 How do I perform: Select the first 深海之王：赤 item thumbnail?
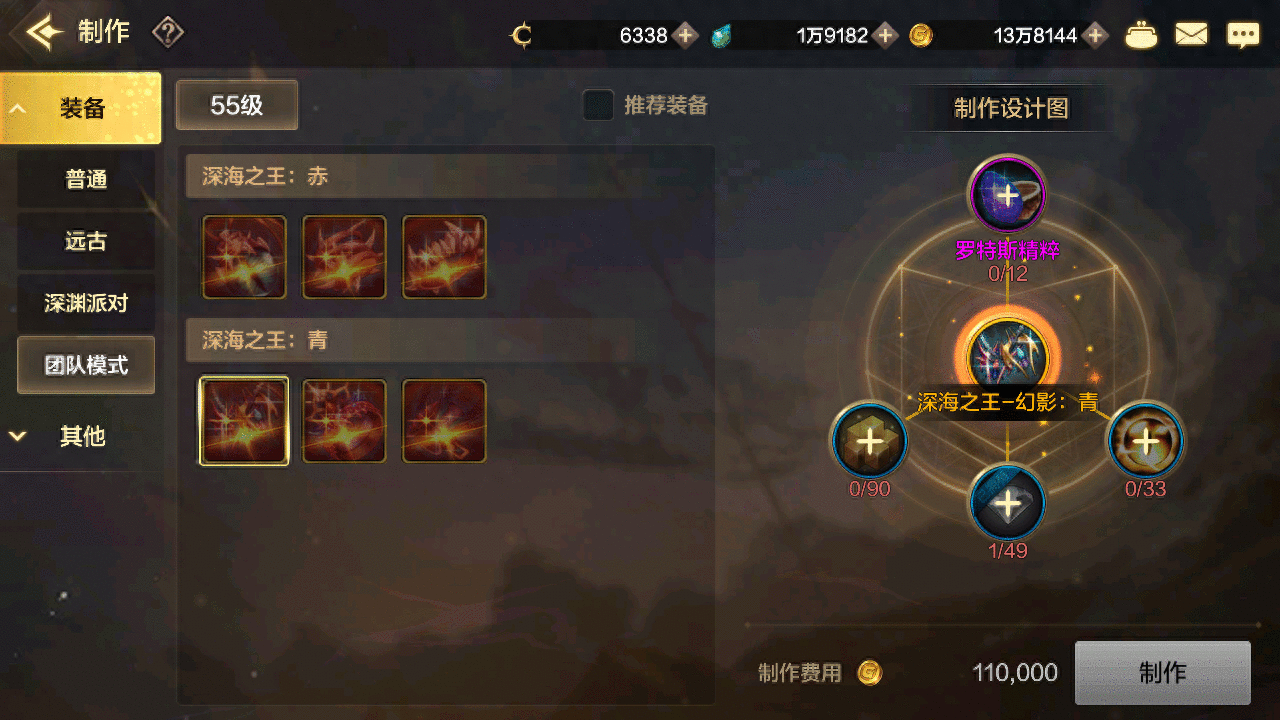click(x=243, y=257)
